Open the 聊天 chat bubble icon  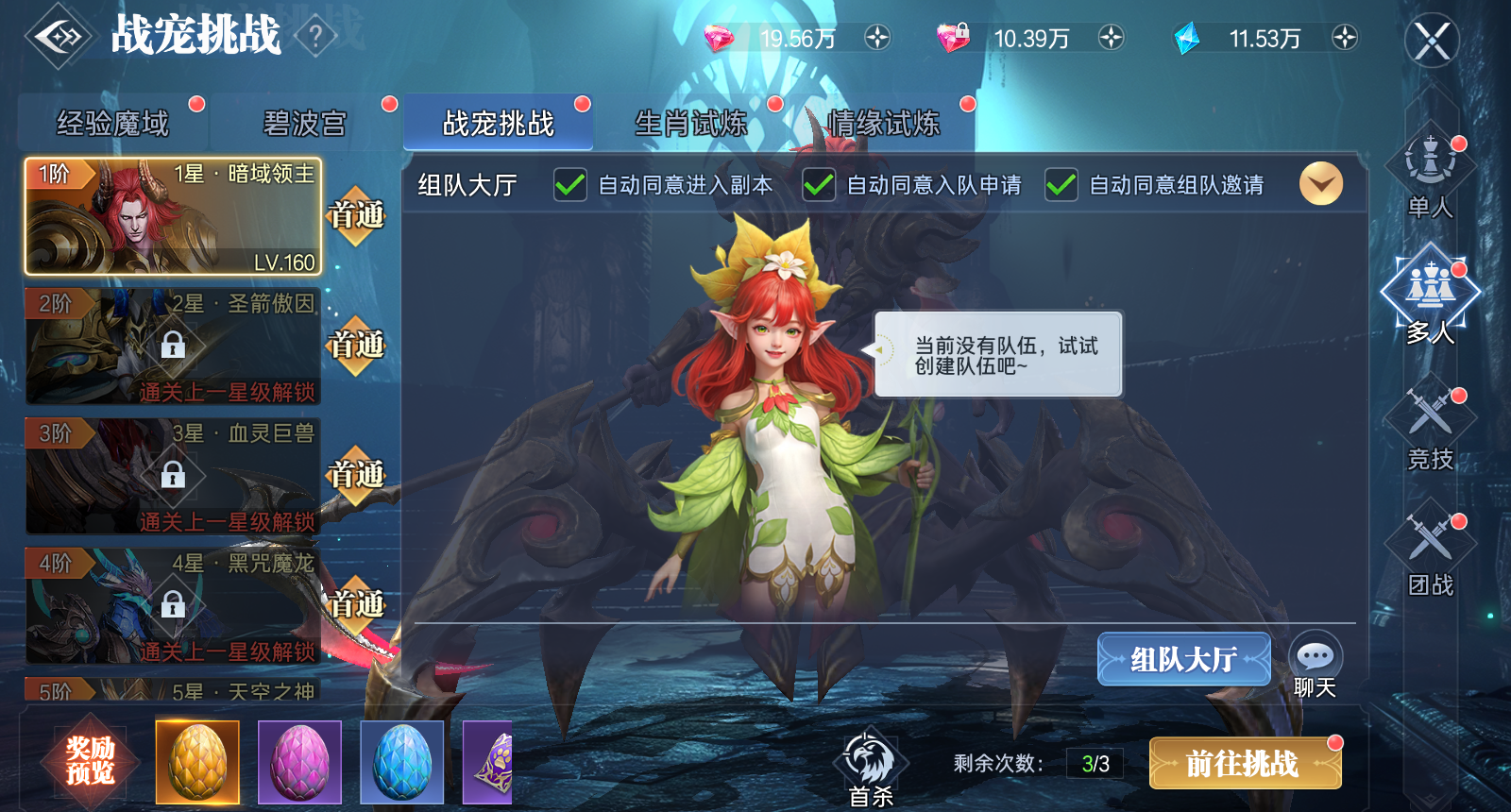pos(1315,653)
